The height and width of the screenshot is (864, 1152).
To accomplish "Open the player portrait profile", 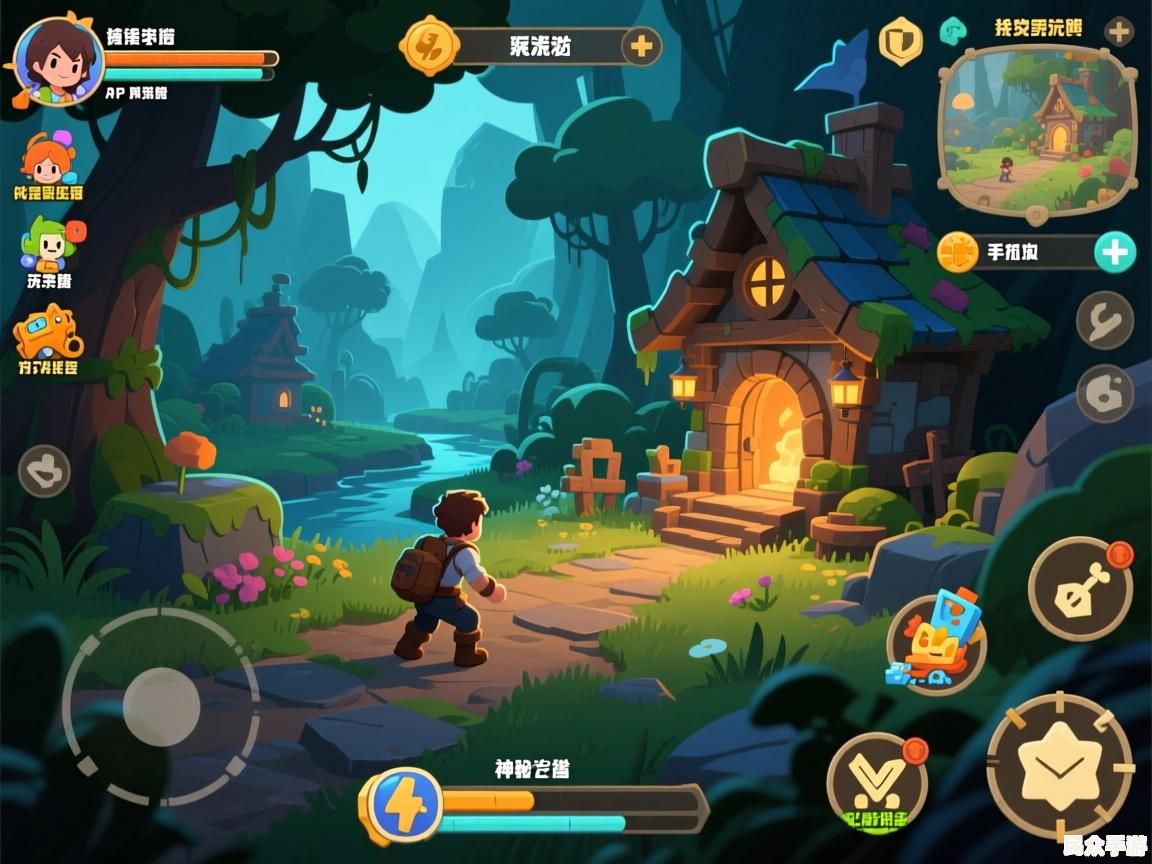I will [x=59, y=60].
